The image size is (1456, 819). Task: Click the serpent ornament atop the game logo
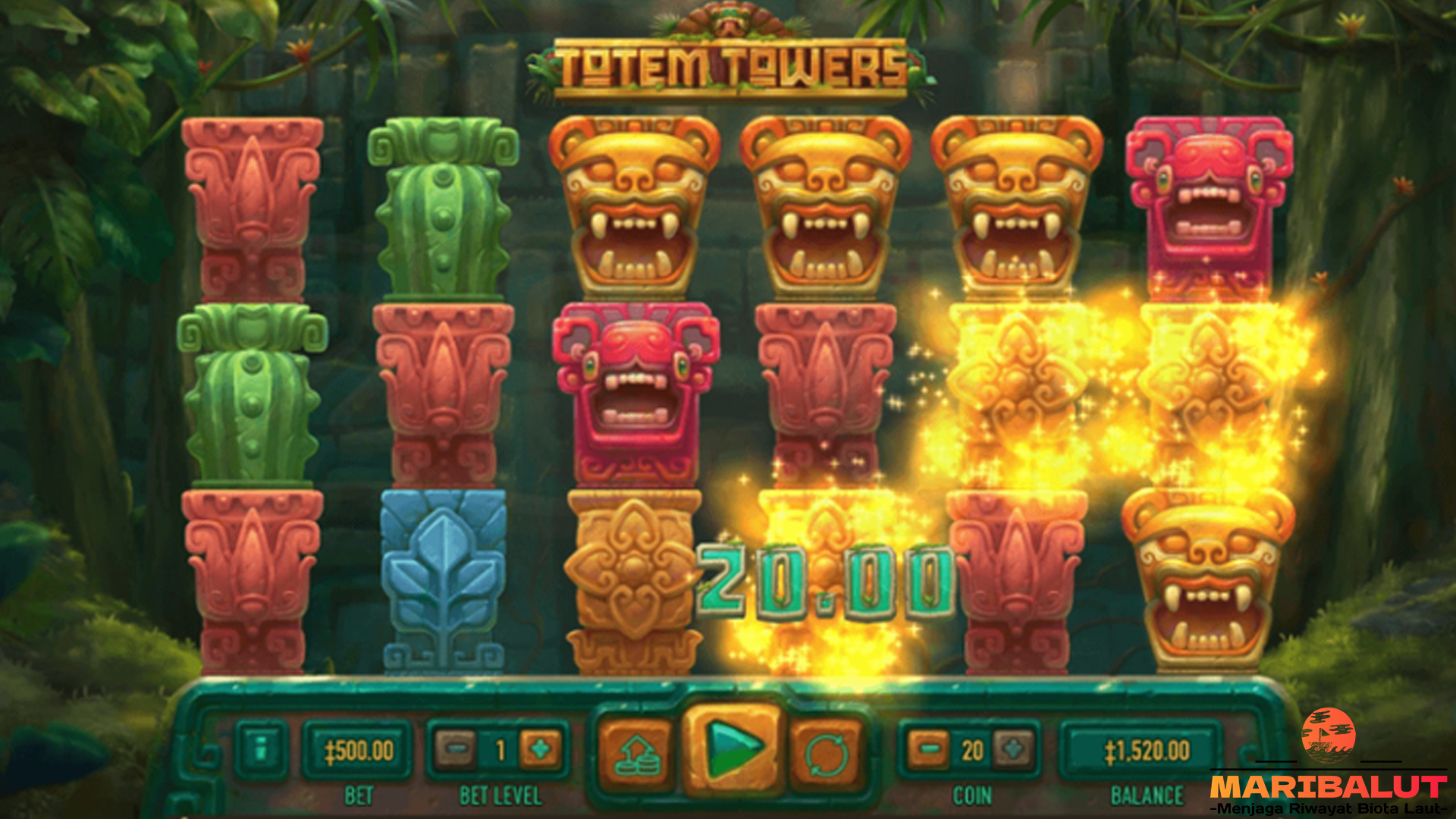(728, 19)
